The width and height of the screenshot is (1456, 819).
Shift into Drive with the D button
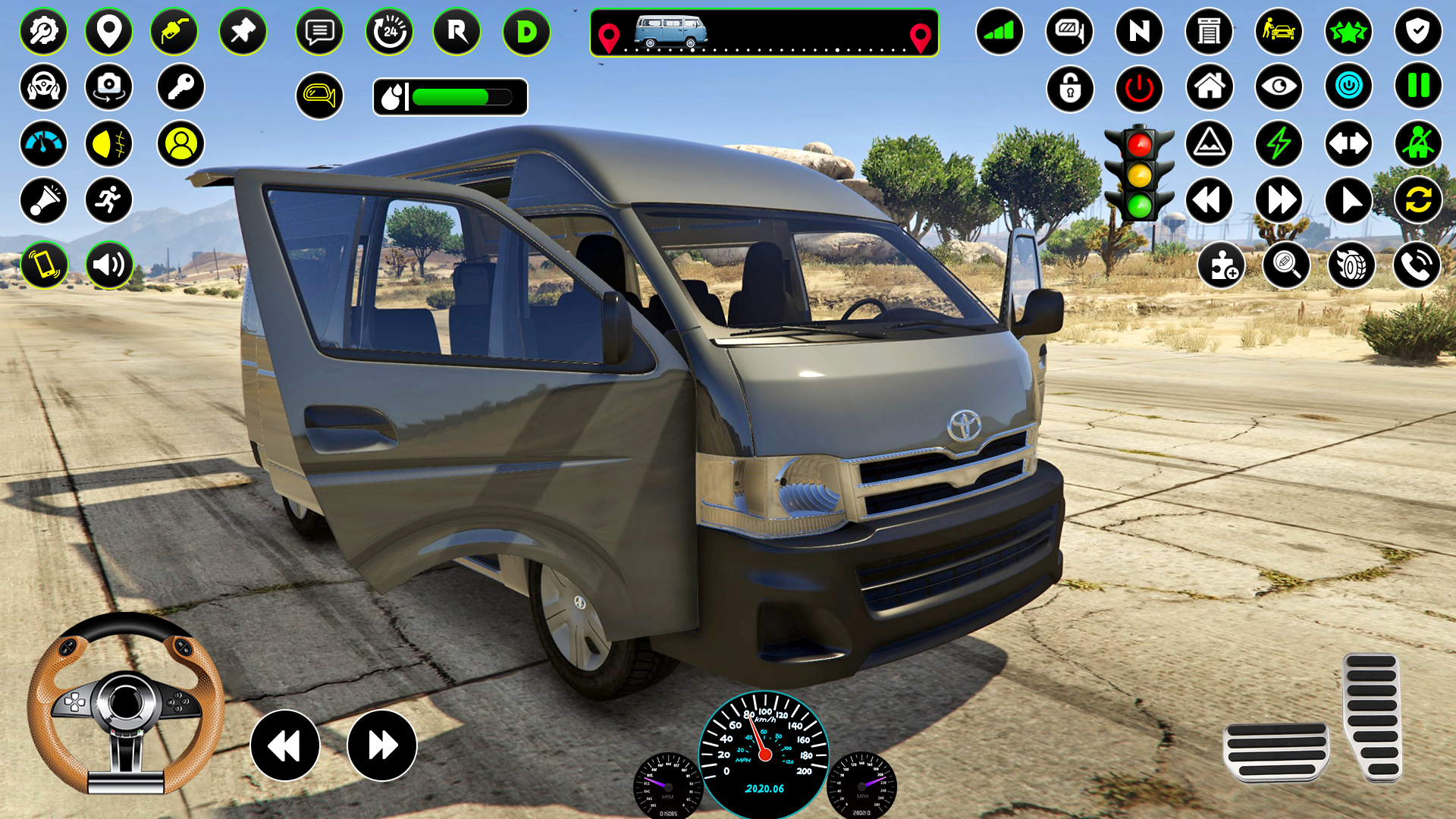[526, 32]
